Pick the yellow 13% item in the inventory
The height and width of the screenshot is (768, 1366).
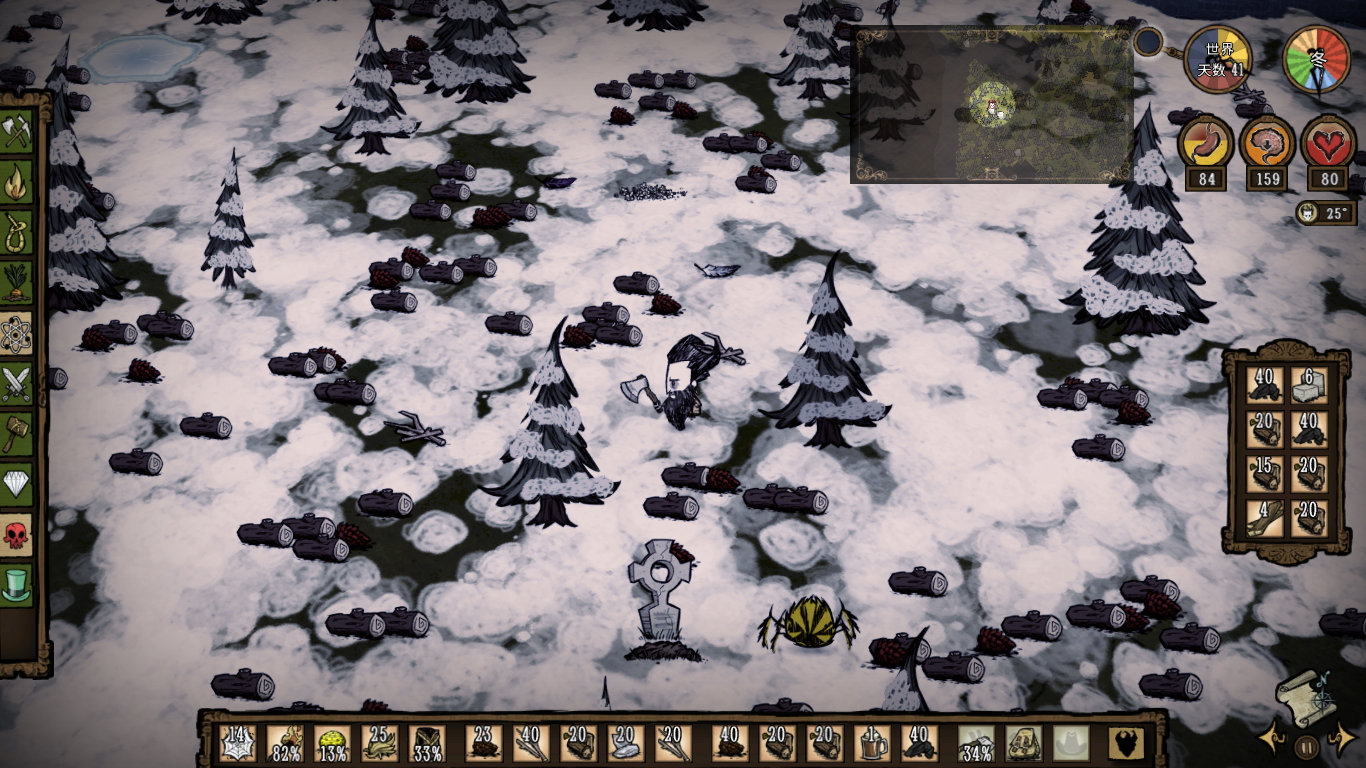pyautogui.click(x=333, y=743)
